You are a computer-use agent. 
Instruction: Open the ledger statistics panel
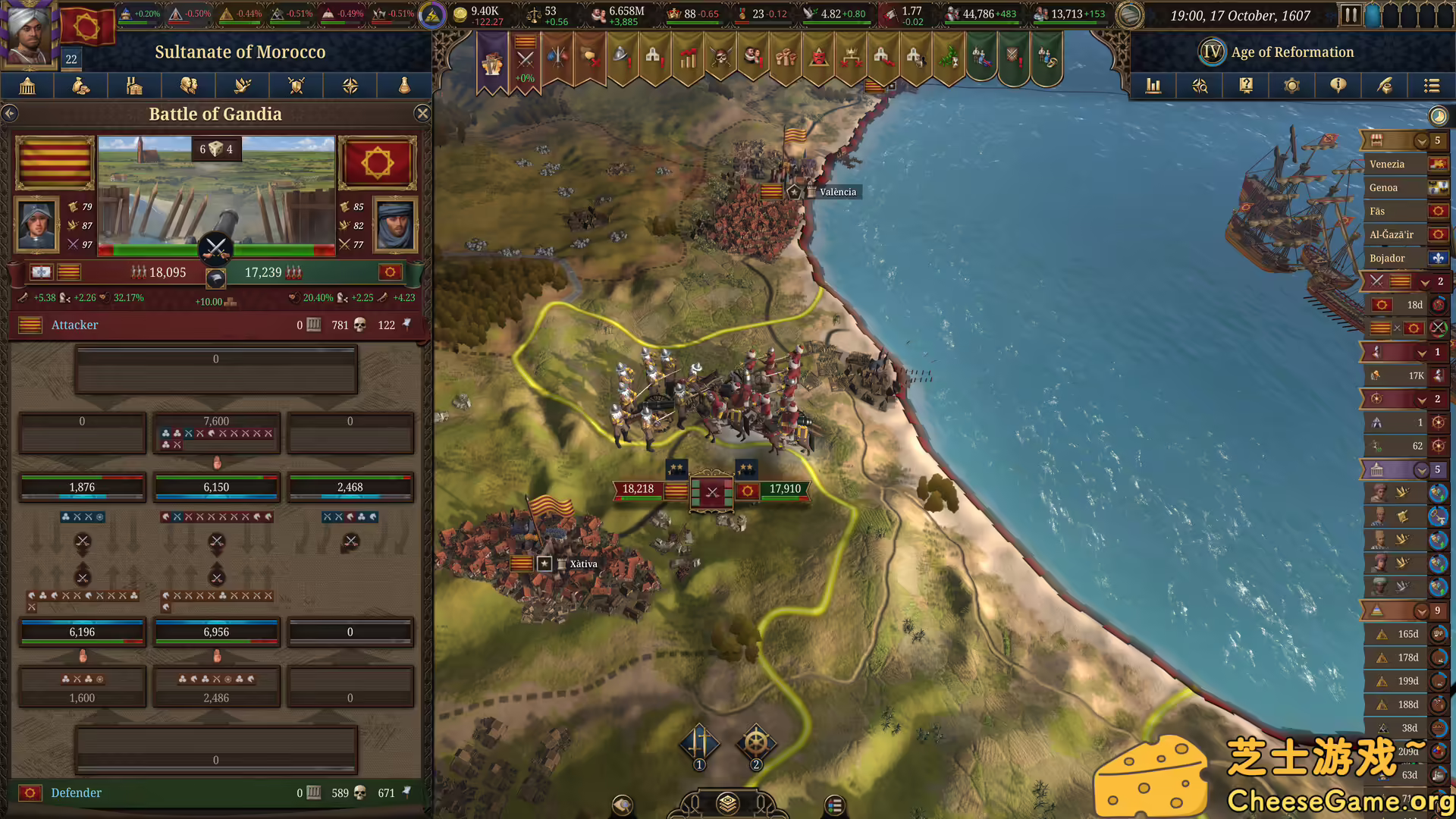(x=1153, y=86)
